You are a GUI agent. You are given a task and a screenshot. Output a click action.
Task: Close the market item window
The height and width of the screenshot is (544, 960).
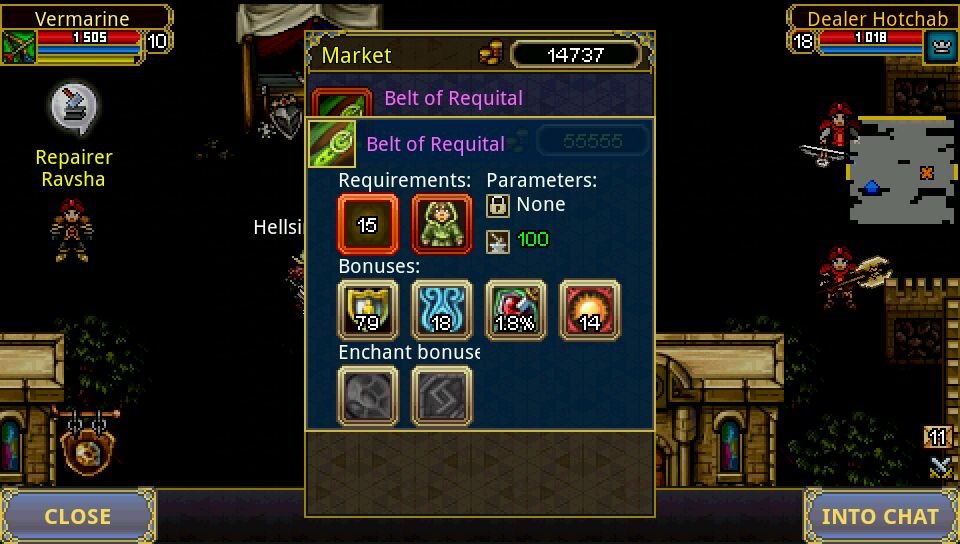pyautogui.click(x=78, y=516)
